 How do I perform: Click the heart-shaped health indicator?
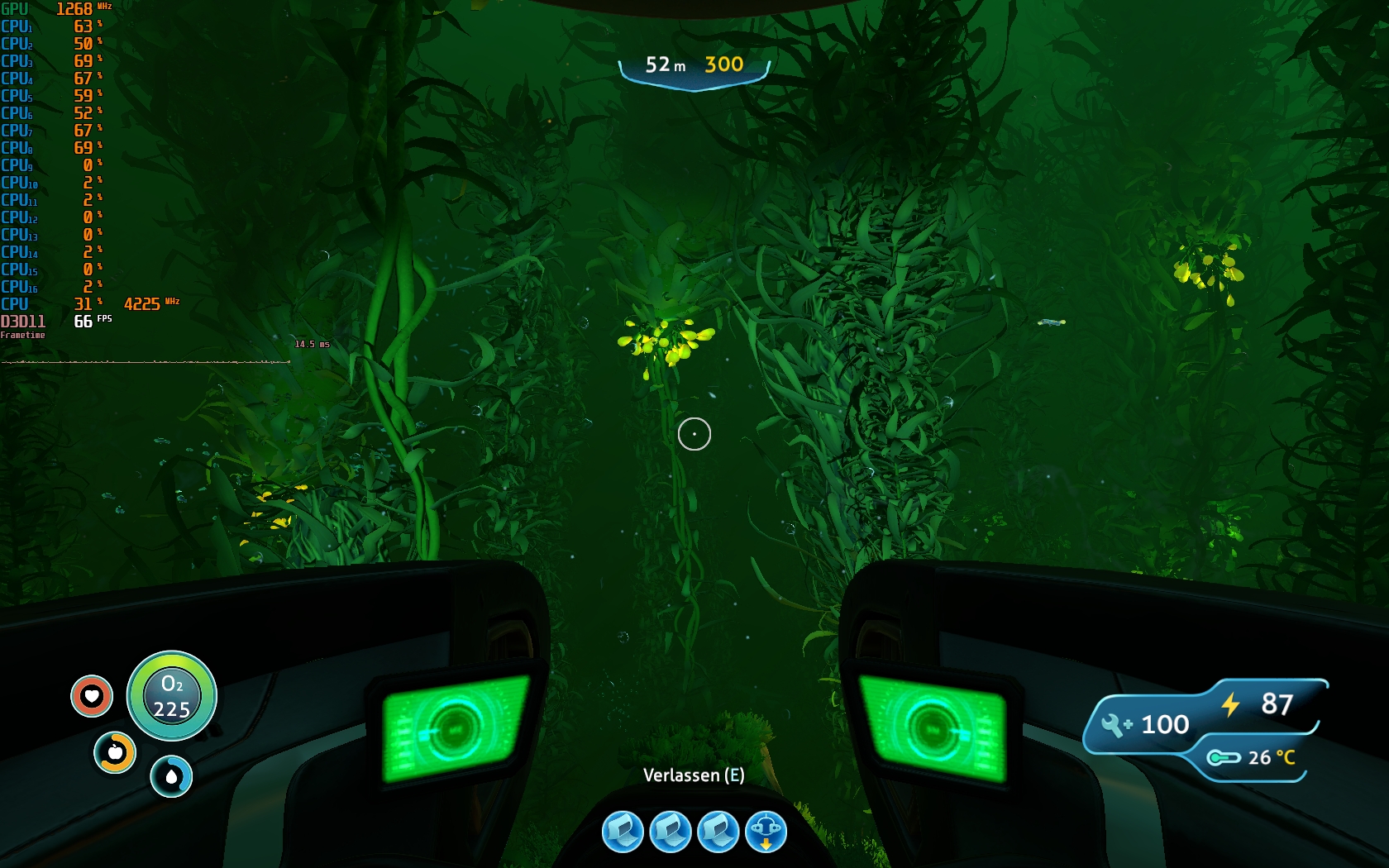coord(91,697)
